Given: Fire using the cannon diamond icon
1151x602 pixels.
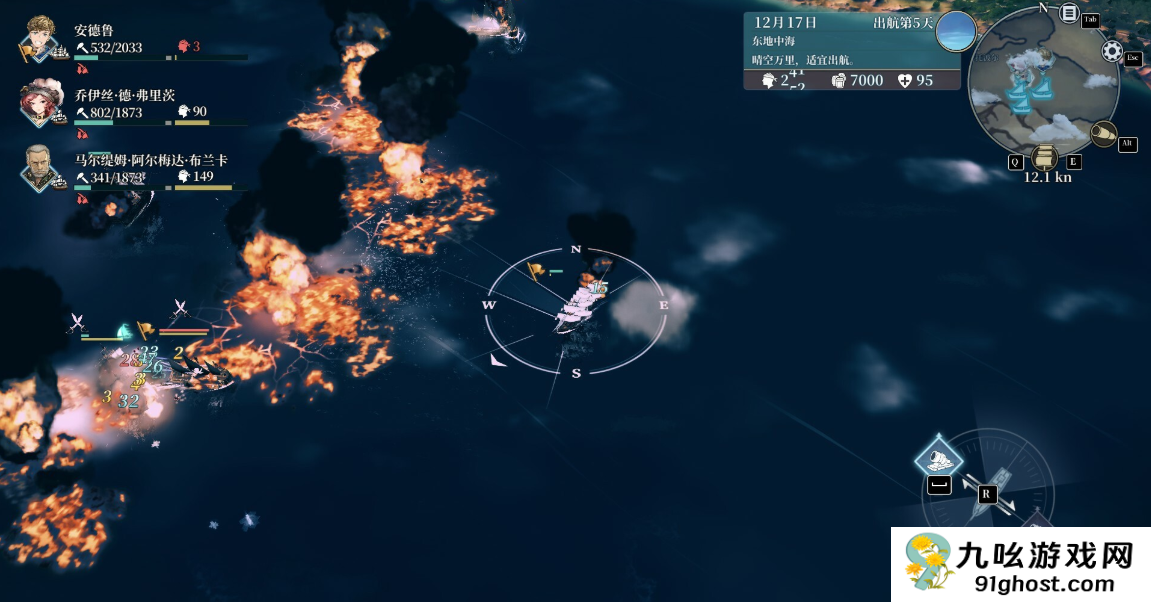Looking at the screenshot, I should (x=939, y=458).
